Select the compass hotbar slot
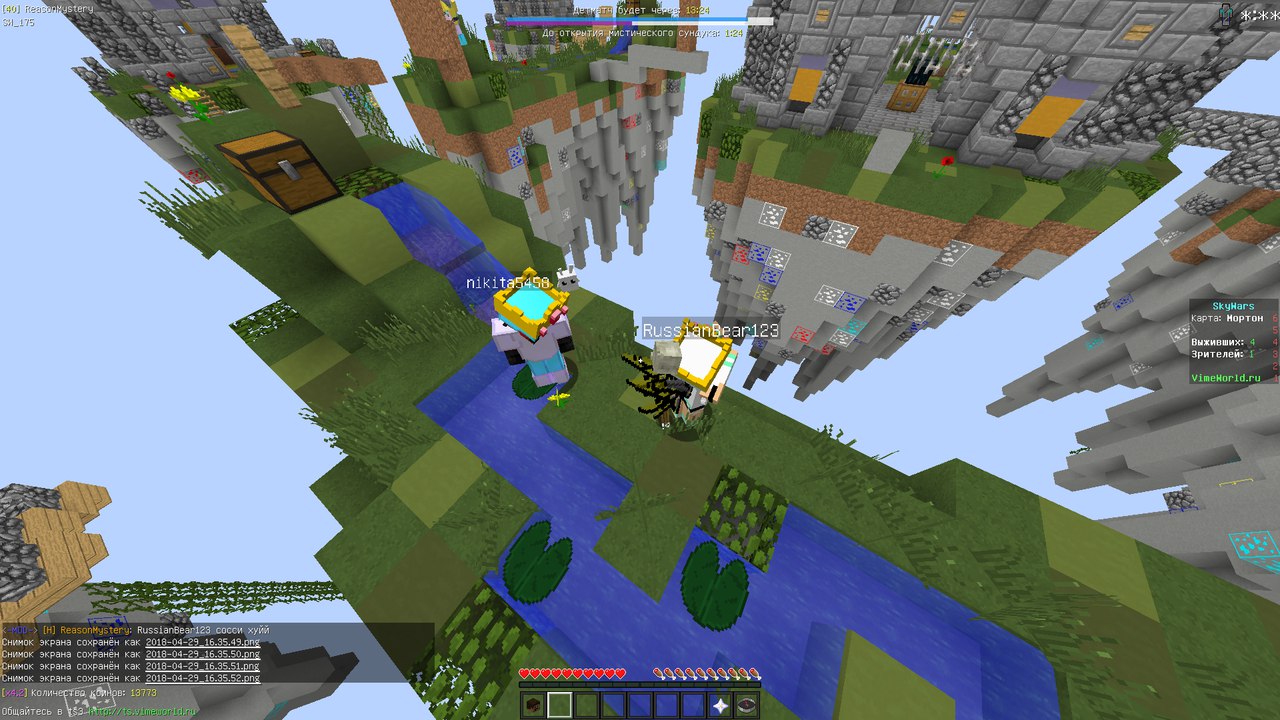The width and height of the screenshot is (1280, 720). click(x=747, y=705)
